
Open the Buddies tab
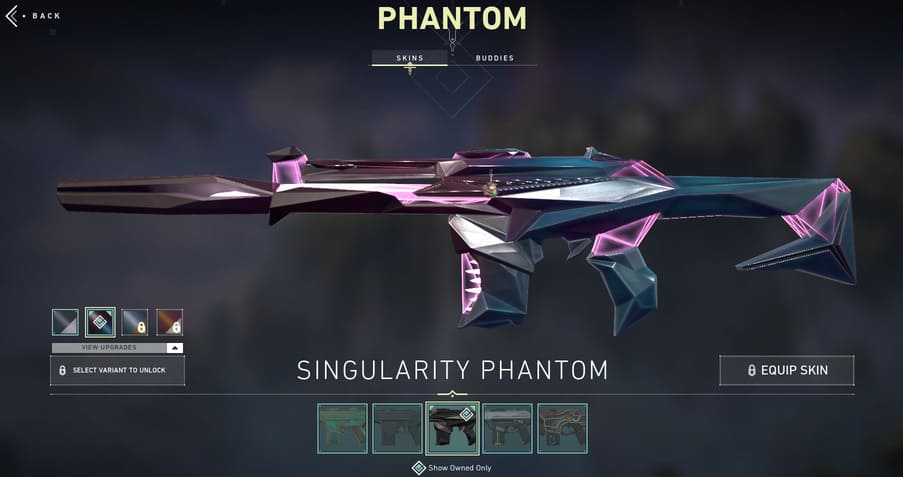tap(494, 58)
